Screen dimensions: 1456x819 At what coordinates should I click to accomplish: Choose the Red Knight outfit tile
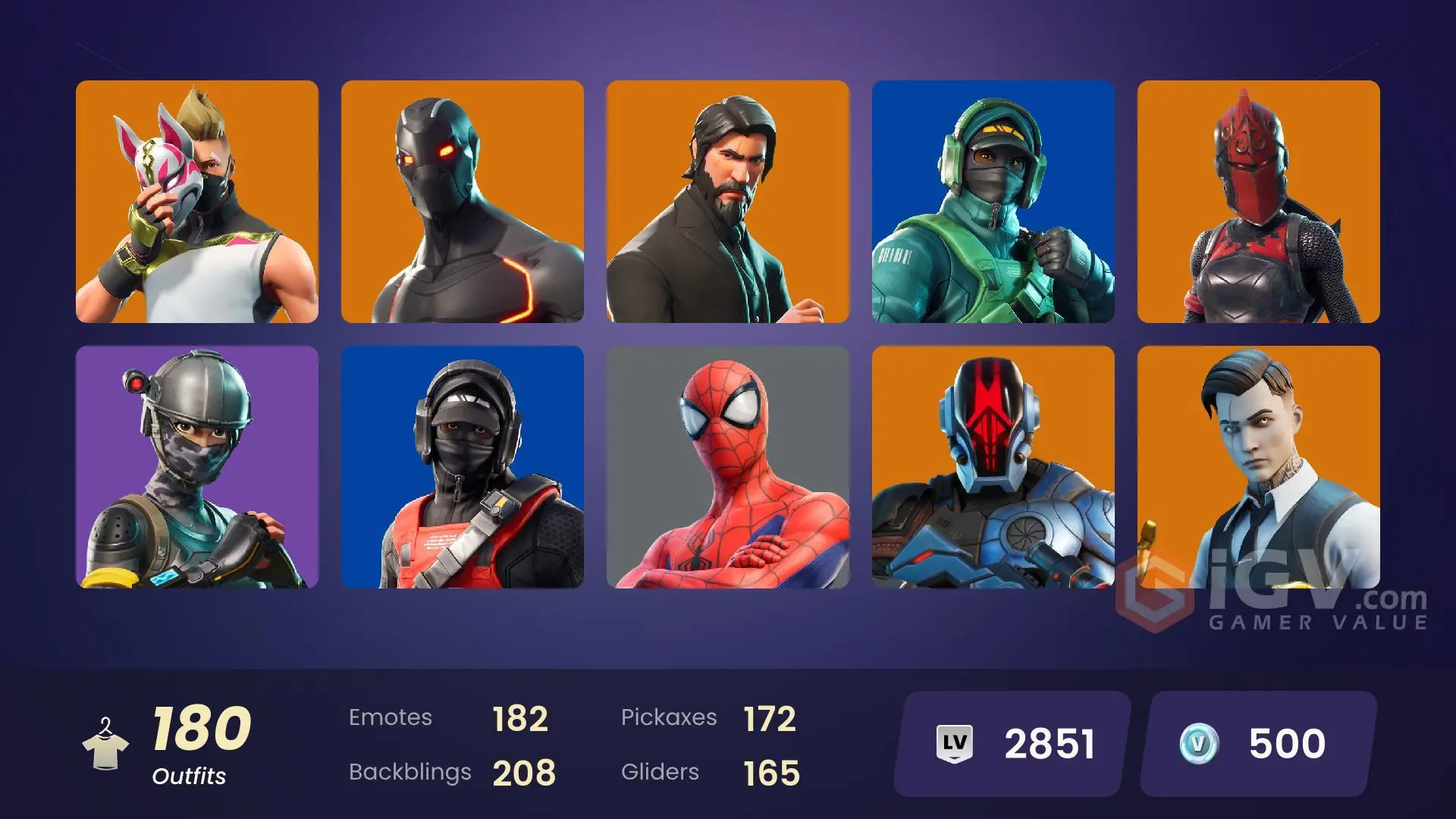[x=1259, y=202]
